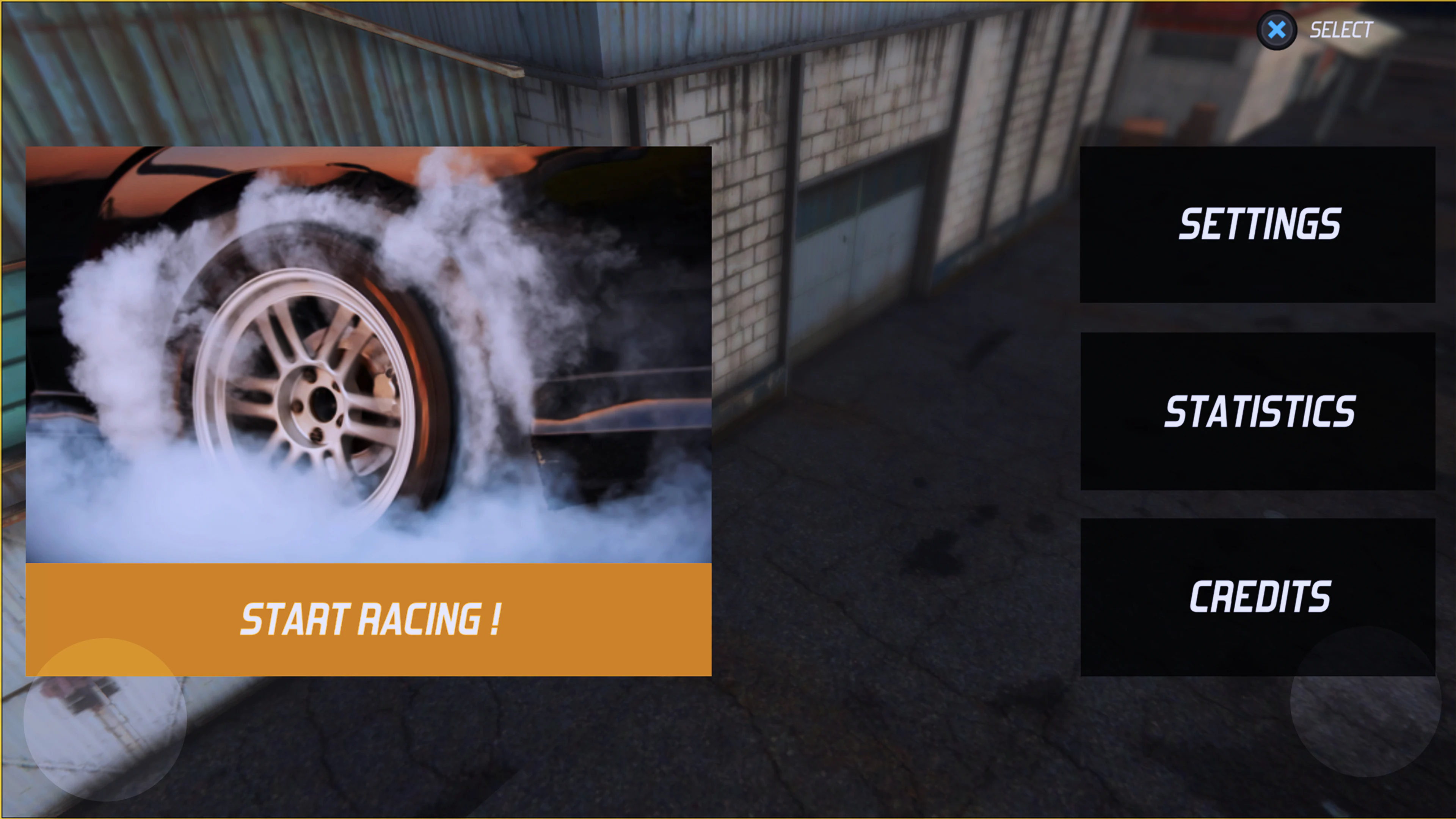This screenshot has height=819, width=1456.
Task: Select the blue cross inside the dark circle
Action: pyautogui.click(x=1278, y=30)
